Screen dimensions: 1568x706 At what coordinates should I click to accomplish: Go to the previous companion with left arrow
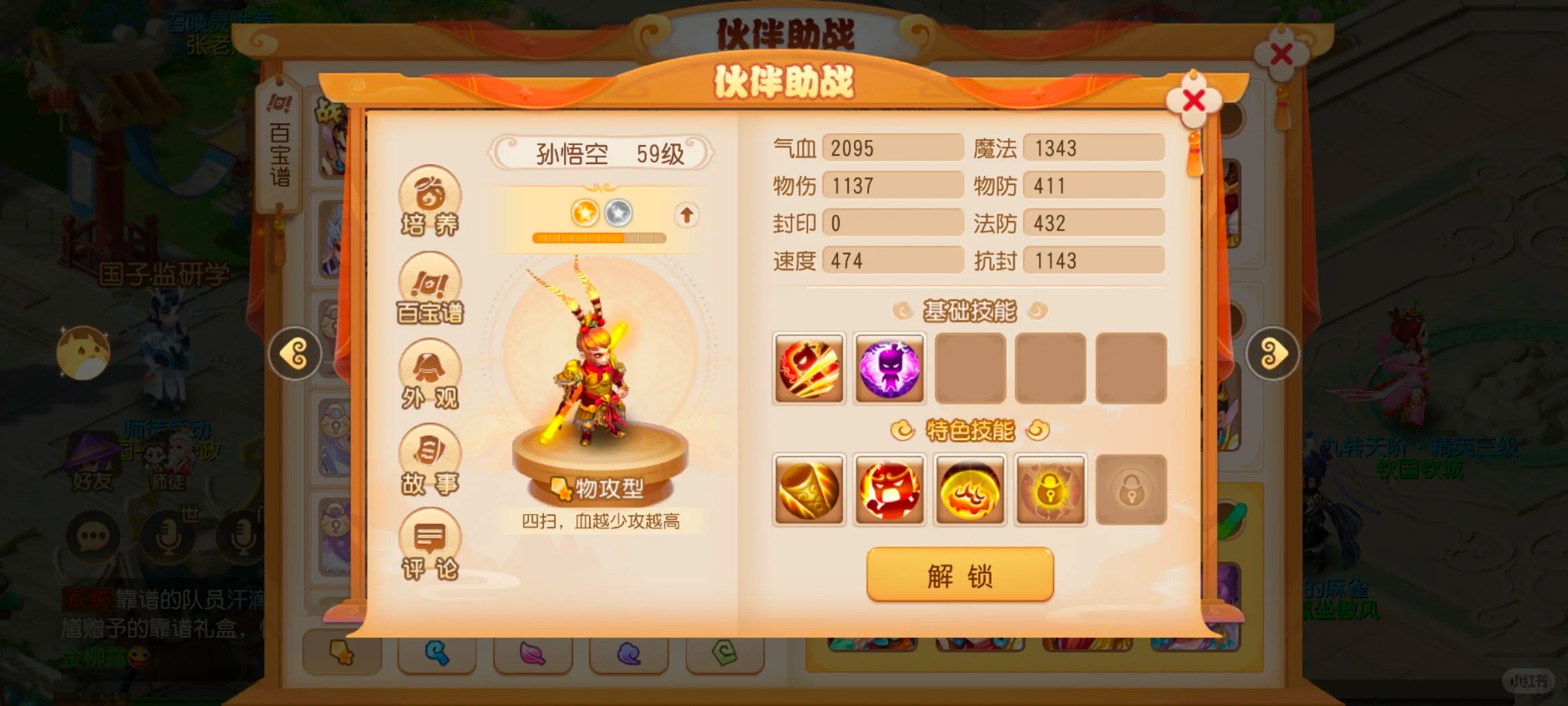295,354
